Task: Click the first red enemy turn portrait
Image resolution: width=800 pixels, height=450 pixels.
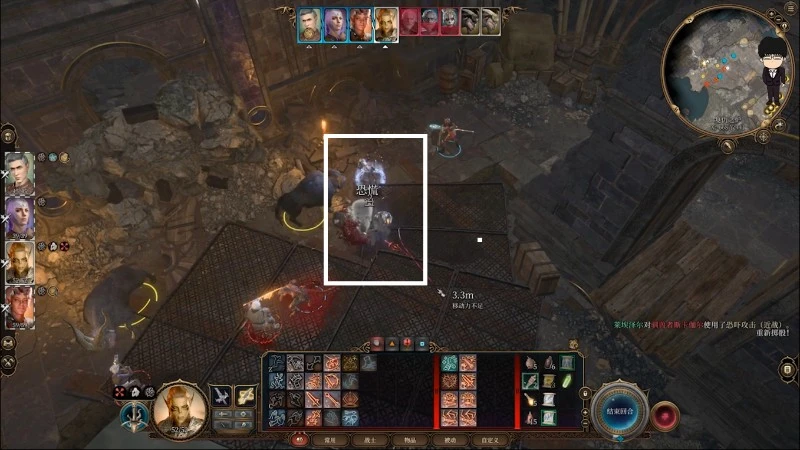Action: coord(411,23)
